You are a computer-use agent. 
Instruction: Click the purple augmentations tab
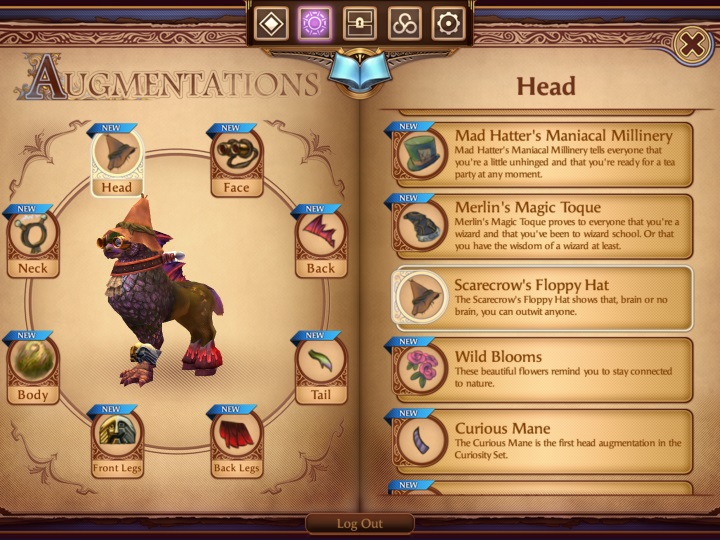(316, 23)
